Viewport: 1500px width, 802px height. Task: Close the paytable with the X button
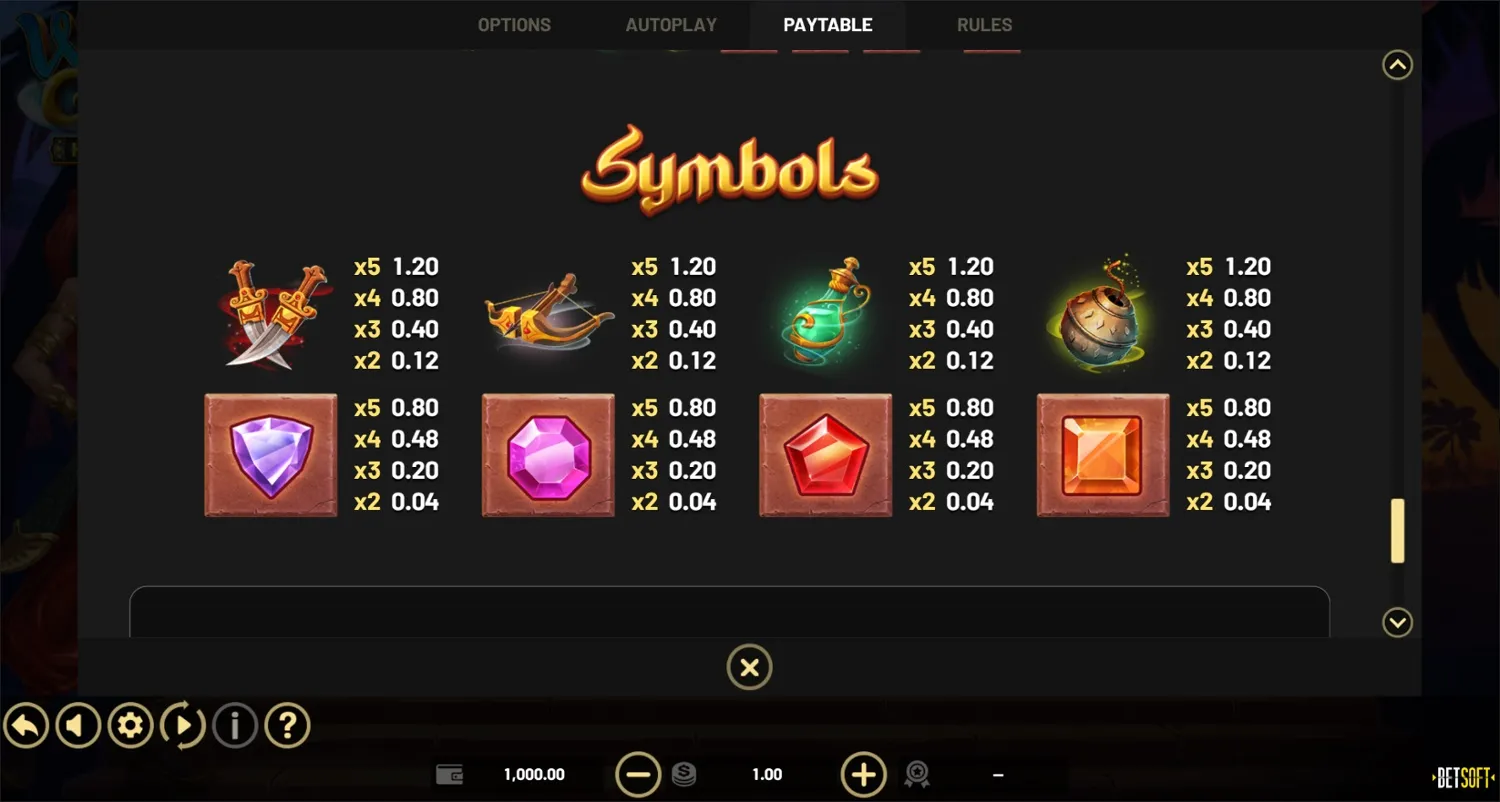(x=750, y=666)
